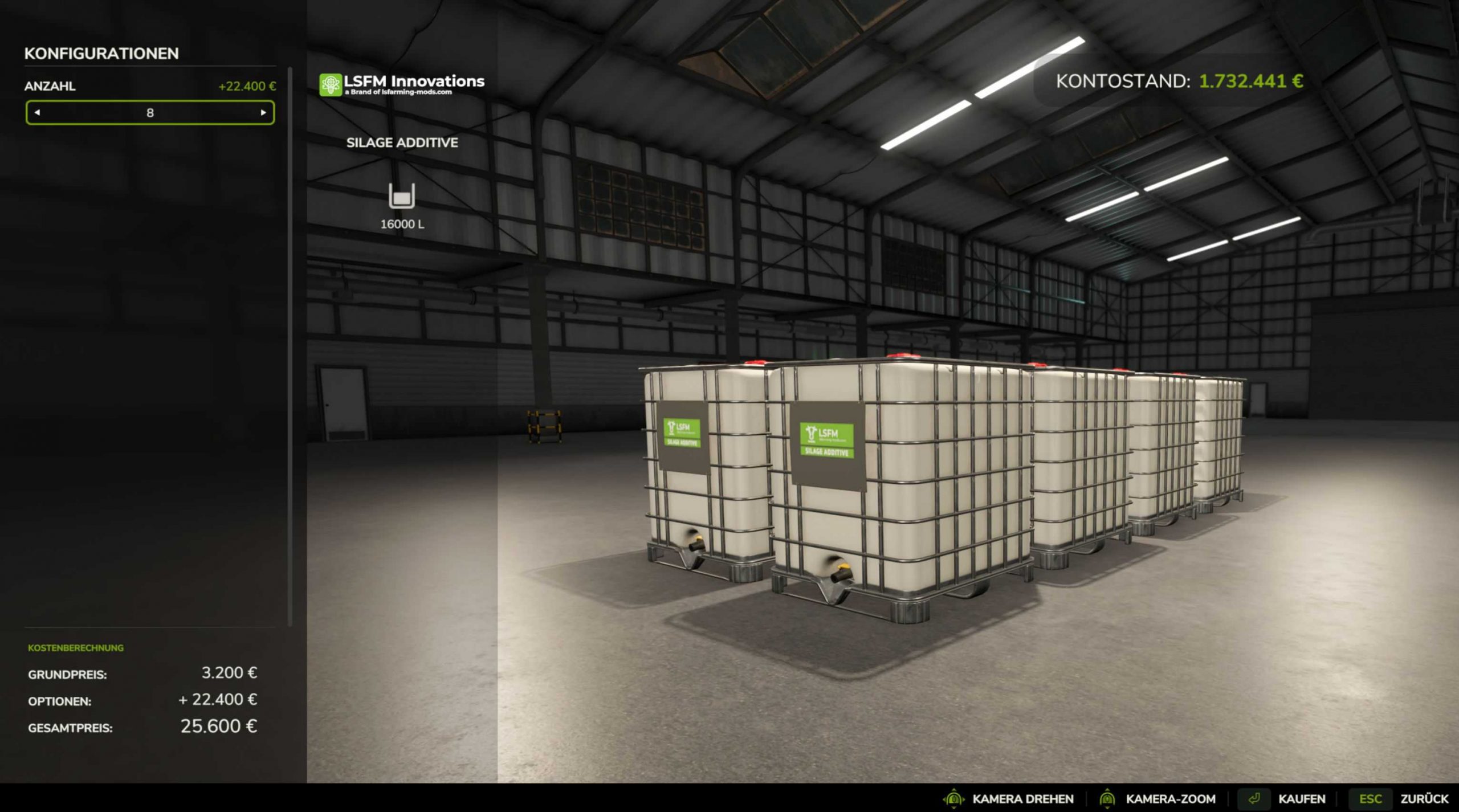
Task: Click the Kaufen buy button
Action: point(1301,799)
